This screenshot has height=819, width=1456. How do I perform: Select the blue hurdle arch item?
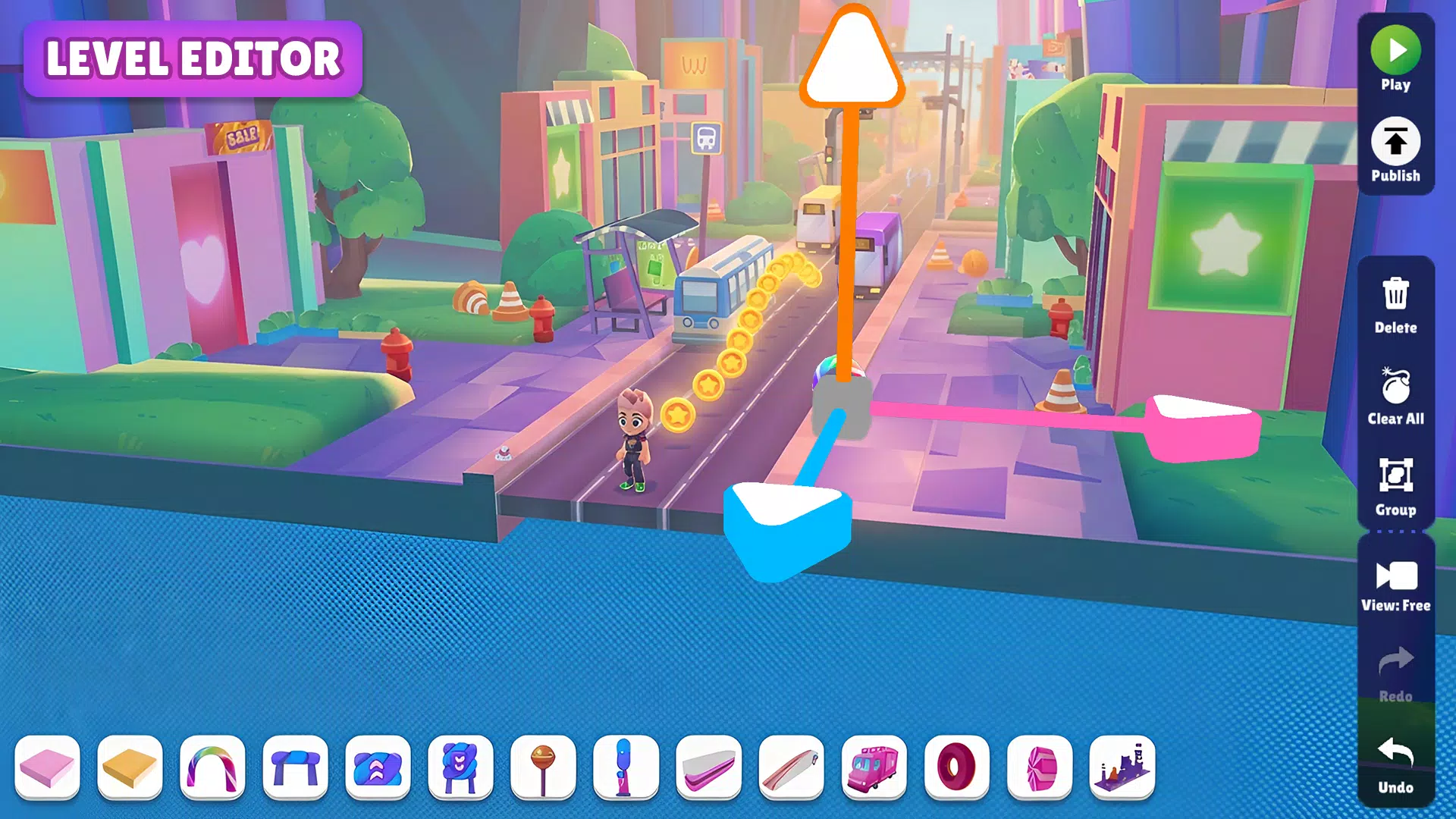[293, 768]
